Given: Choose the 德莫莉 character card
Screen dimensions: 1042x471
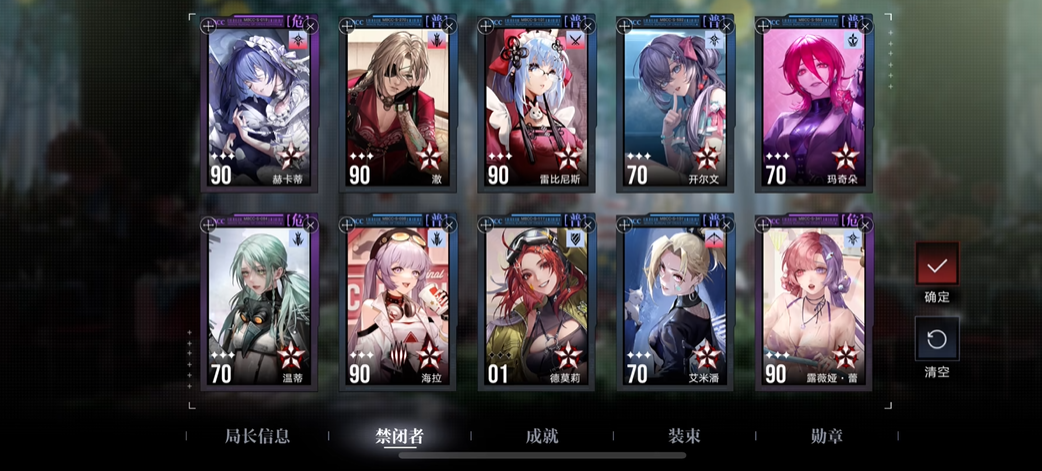Looking at the screenshot, I should [x=537, y=305].
